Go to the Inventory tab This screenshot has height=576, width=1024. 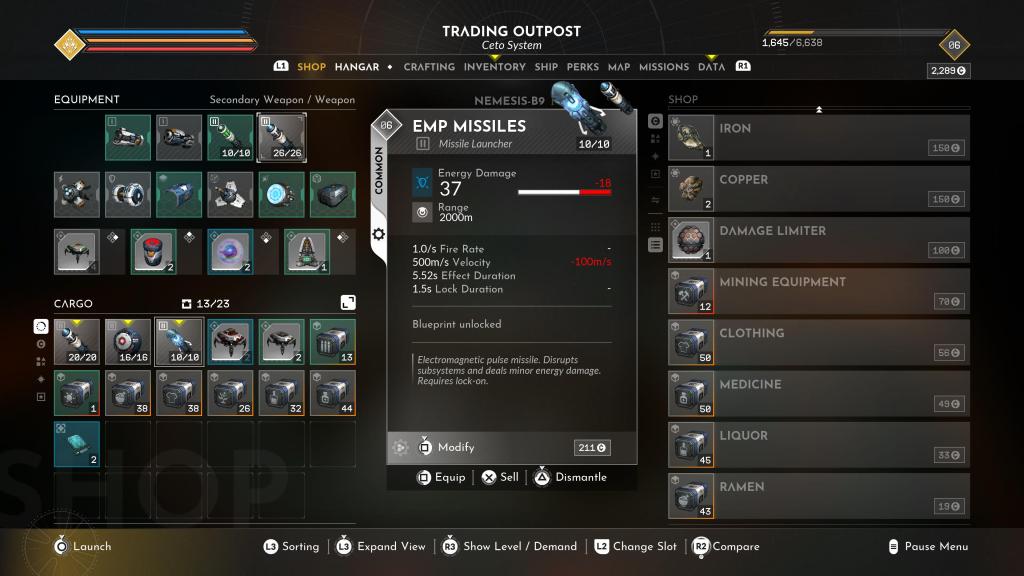[x=494, y=67]
